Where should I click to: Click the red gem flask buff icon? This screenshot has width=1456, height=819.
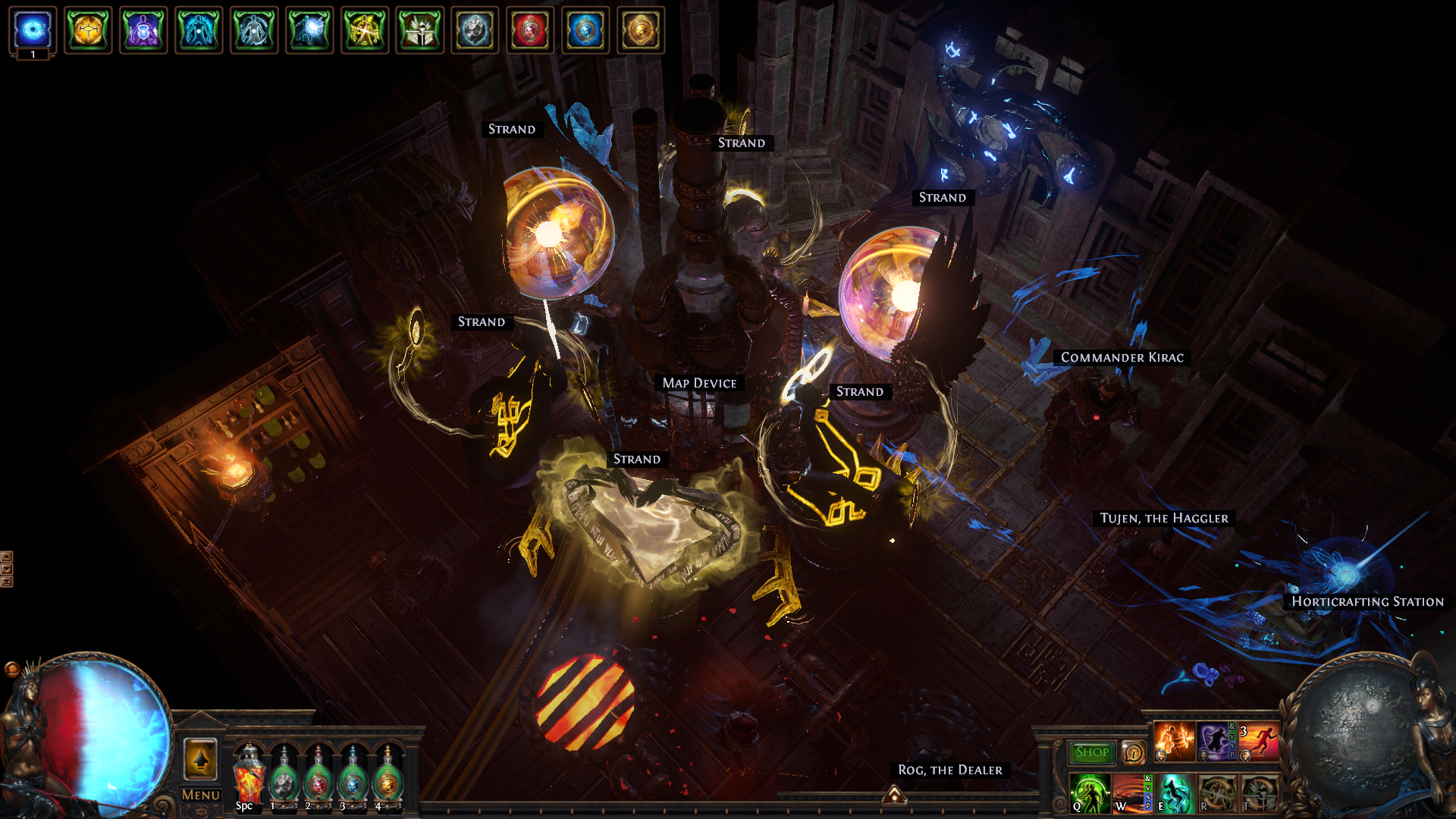point(530,30)
